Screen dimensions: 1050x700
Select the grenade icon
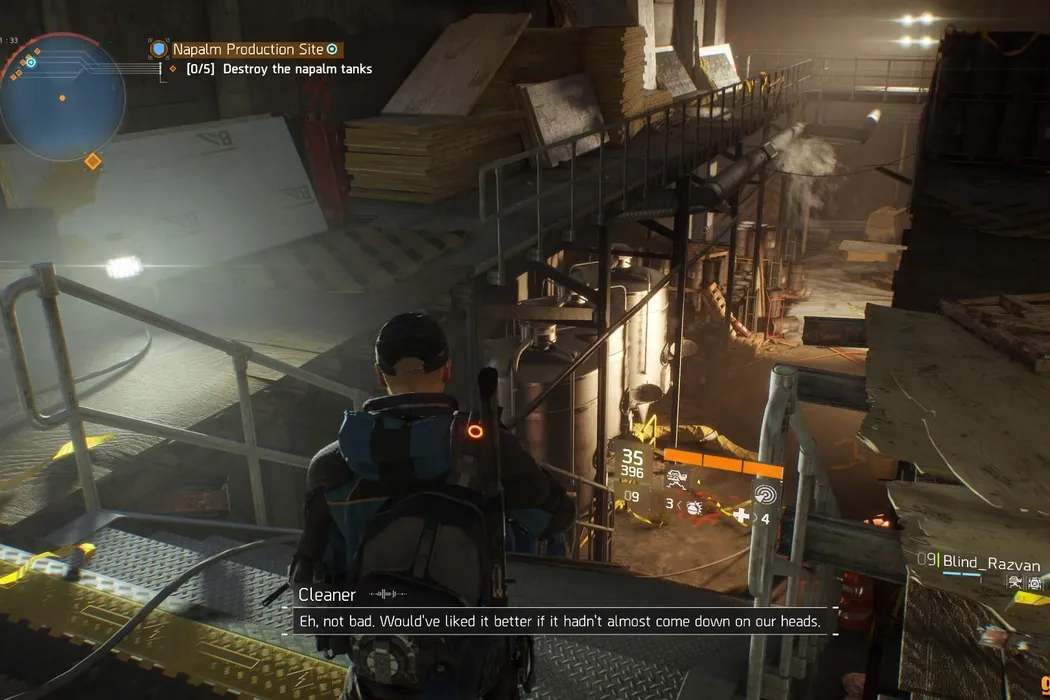(693, 508)
